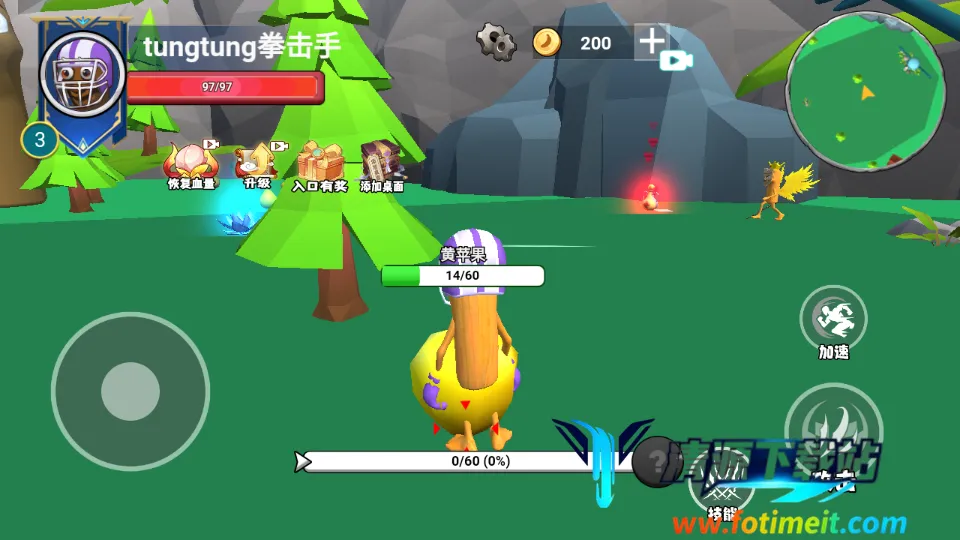Click the video camera icon beside the coins
The width and height of the screenshot is (960, 540).
(677, 60)
